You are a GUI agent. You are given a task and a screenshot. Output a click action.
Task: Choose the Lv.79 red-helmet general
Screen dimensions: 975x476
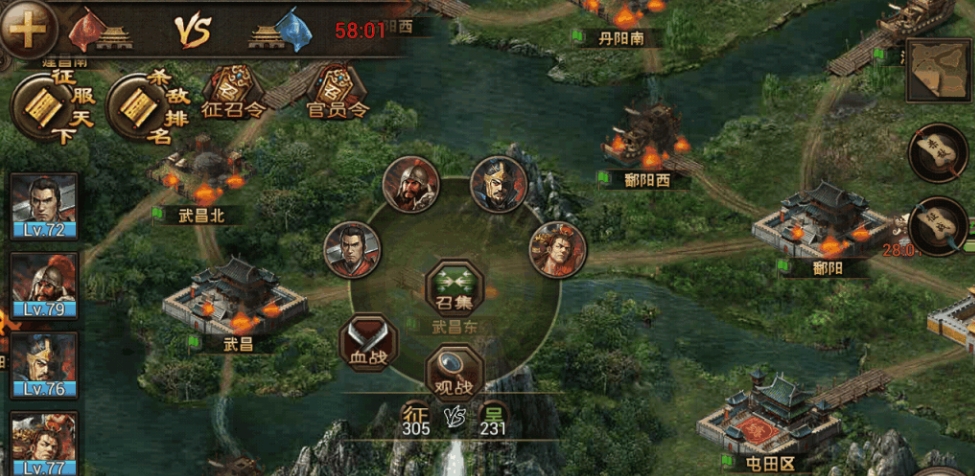43,285
